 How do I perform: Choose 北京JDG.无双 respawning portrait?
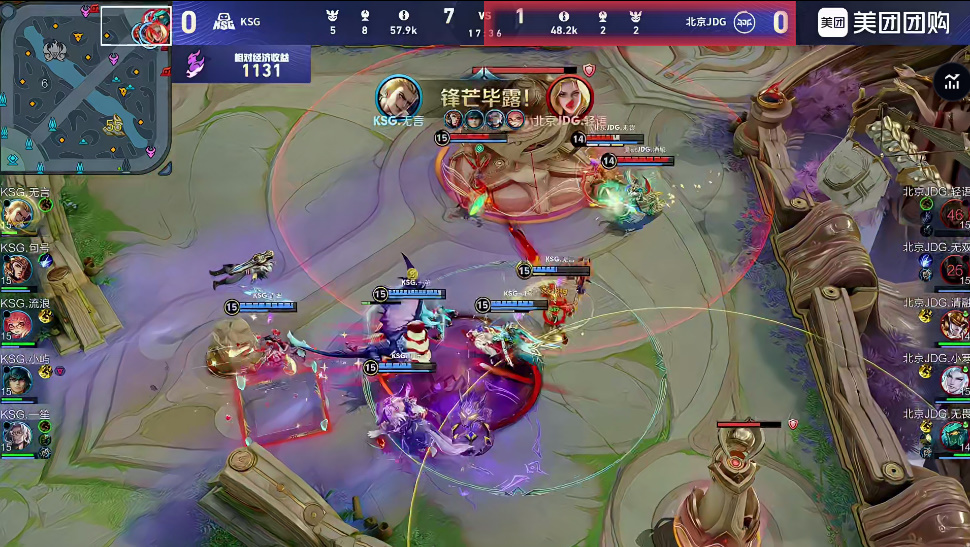click(x=954, y=269)
